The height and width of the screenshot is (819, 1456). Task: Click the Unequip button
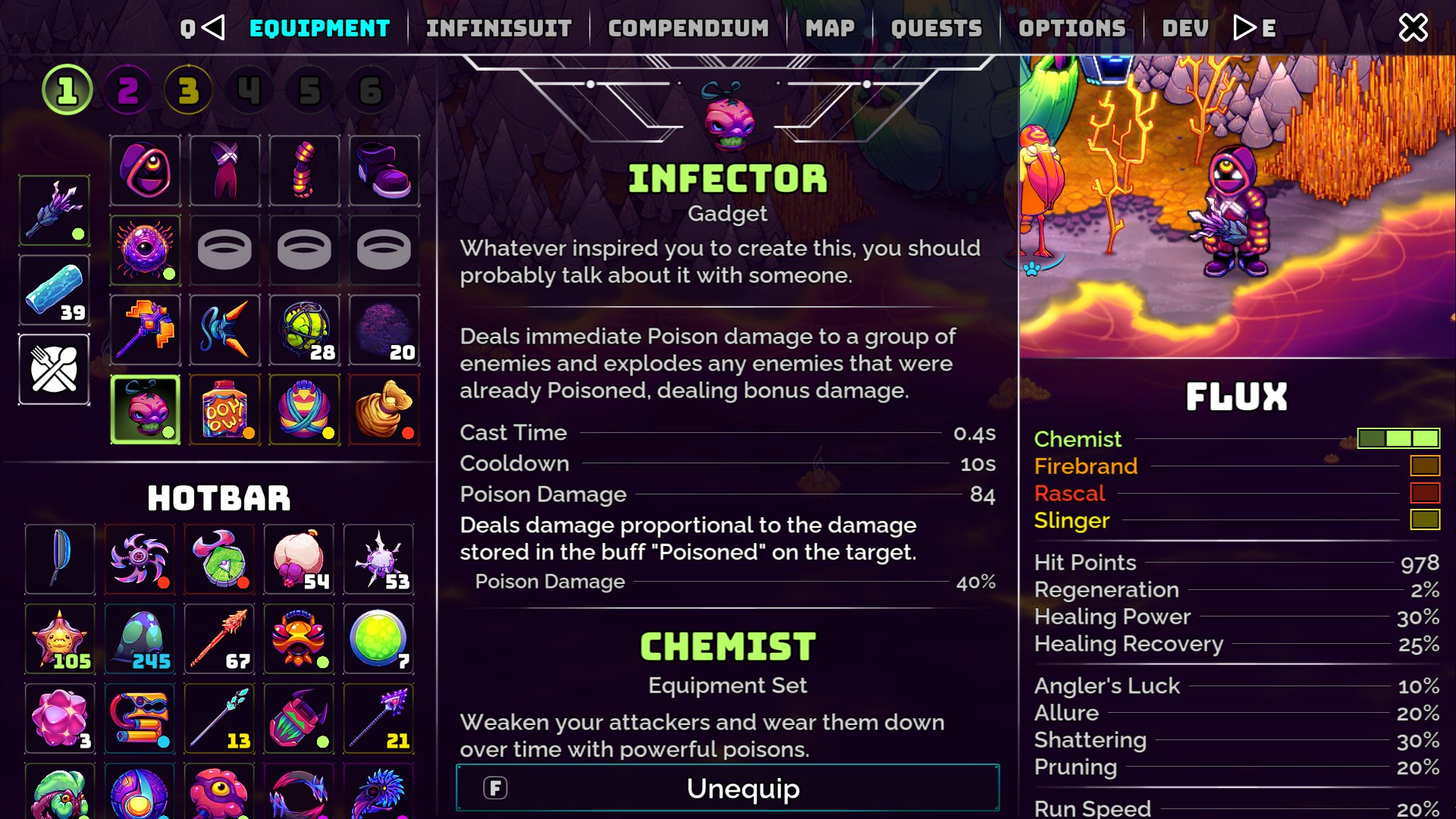point(726,788)
